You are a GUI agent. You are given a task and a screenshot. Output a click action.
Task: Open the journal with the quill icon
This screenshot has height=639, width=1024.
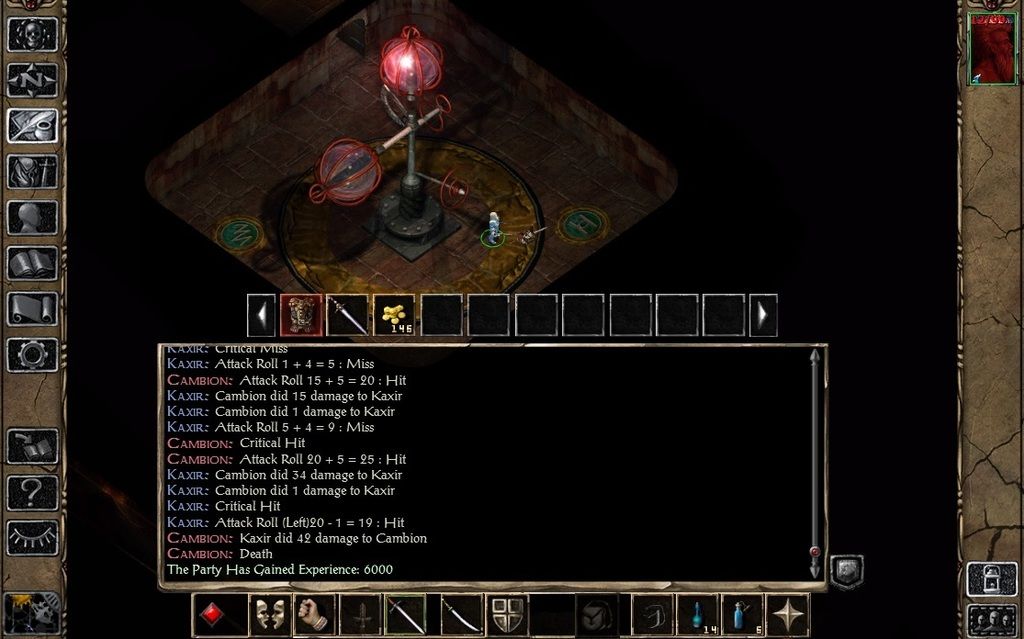(32, 126)
